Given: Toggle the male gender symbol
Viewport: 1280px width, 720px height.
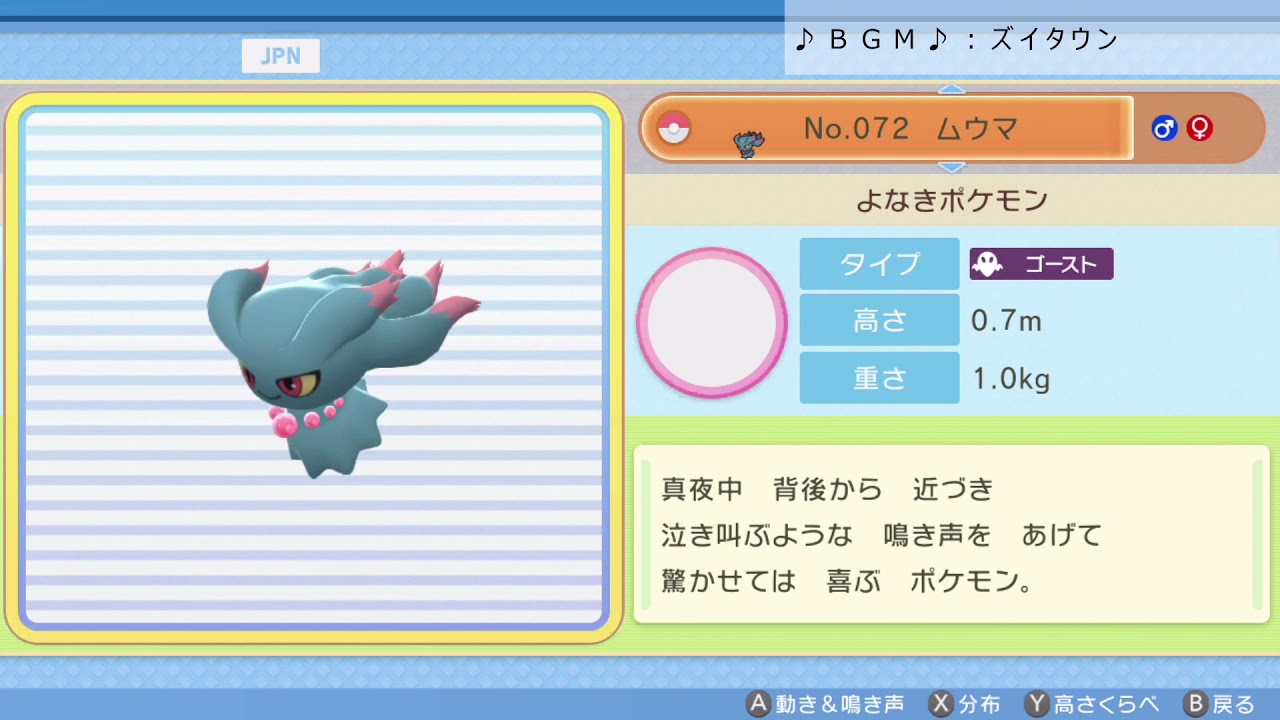Looking at the screenshot, I should [x=1163, y=128].
